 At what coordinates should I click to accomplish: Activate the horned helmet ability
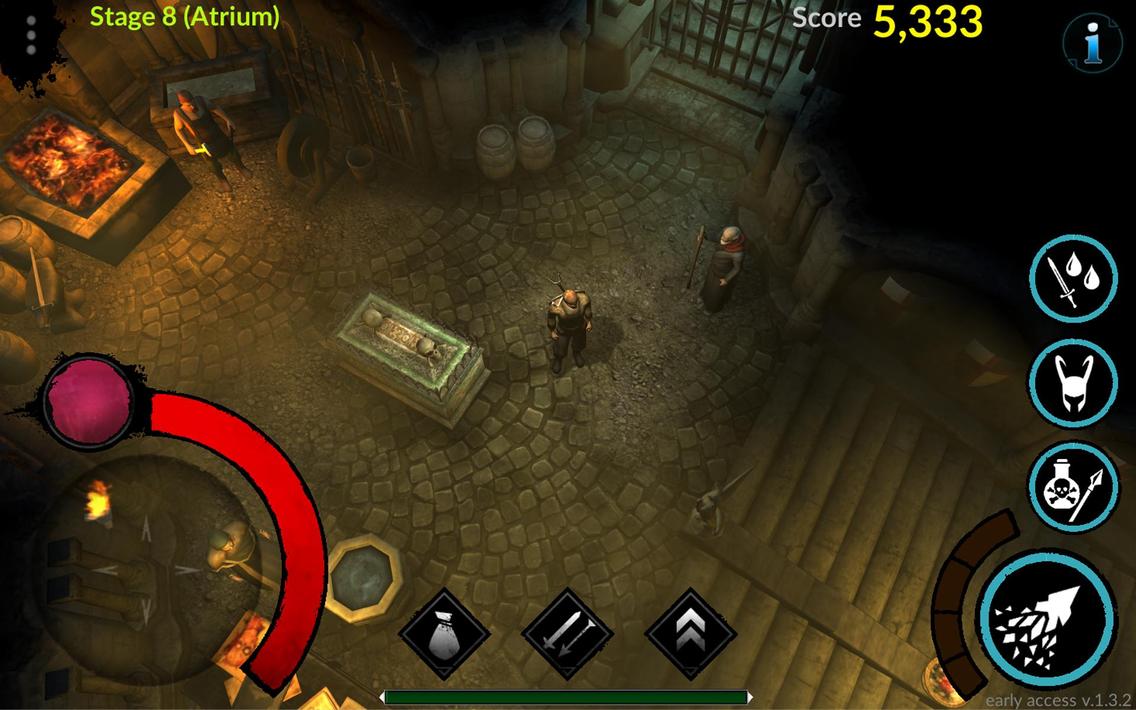(1073, 383)
